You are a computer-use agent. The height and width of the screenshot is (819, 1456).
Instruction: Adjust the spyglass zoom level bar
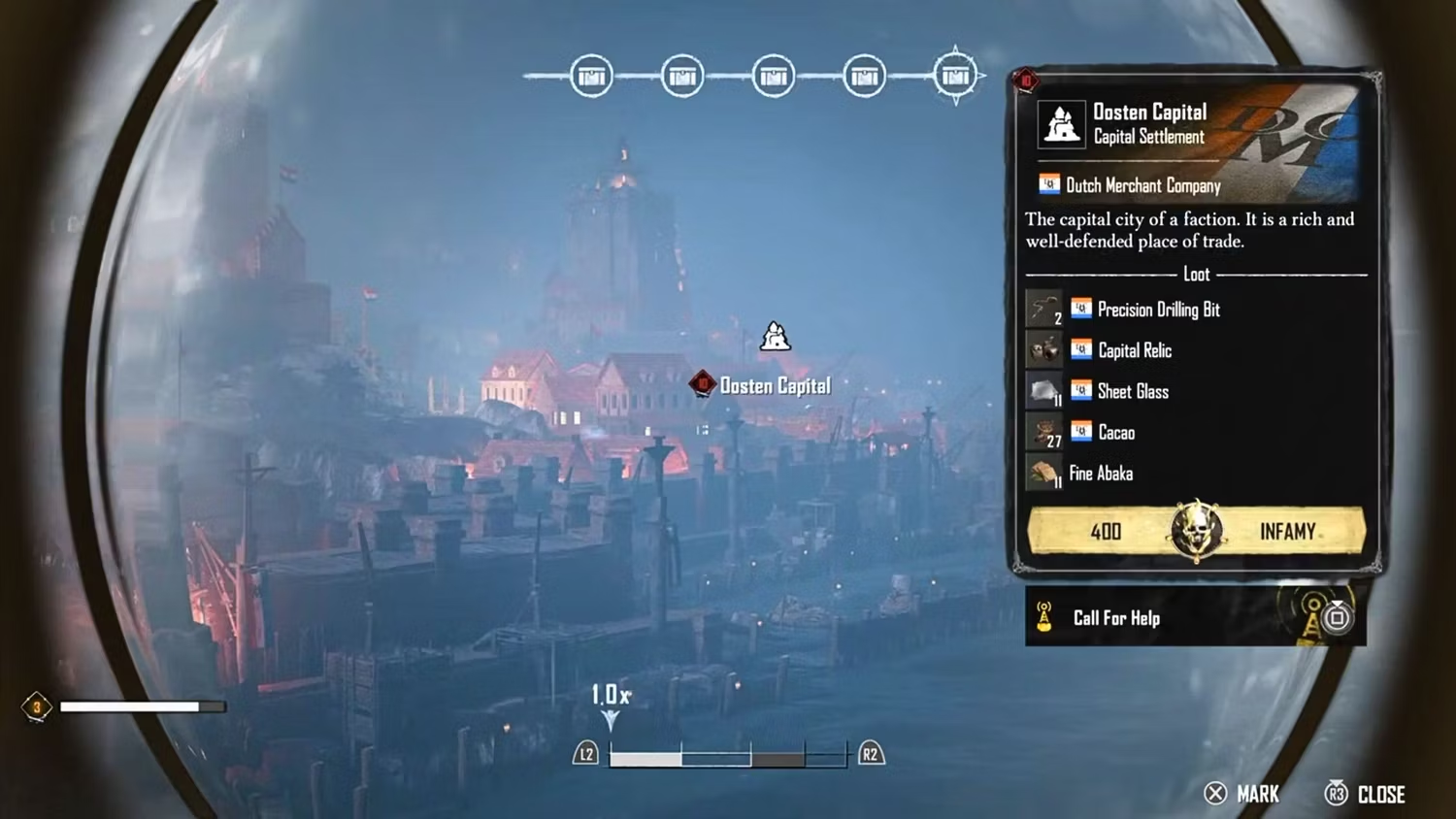pos(728,755)
